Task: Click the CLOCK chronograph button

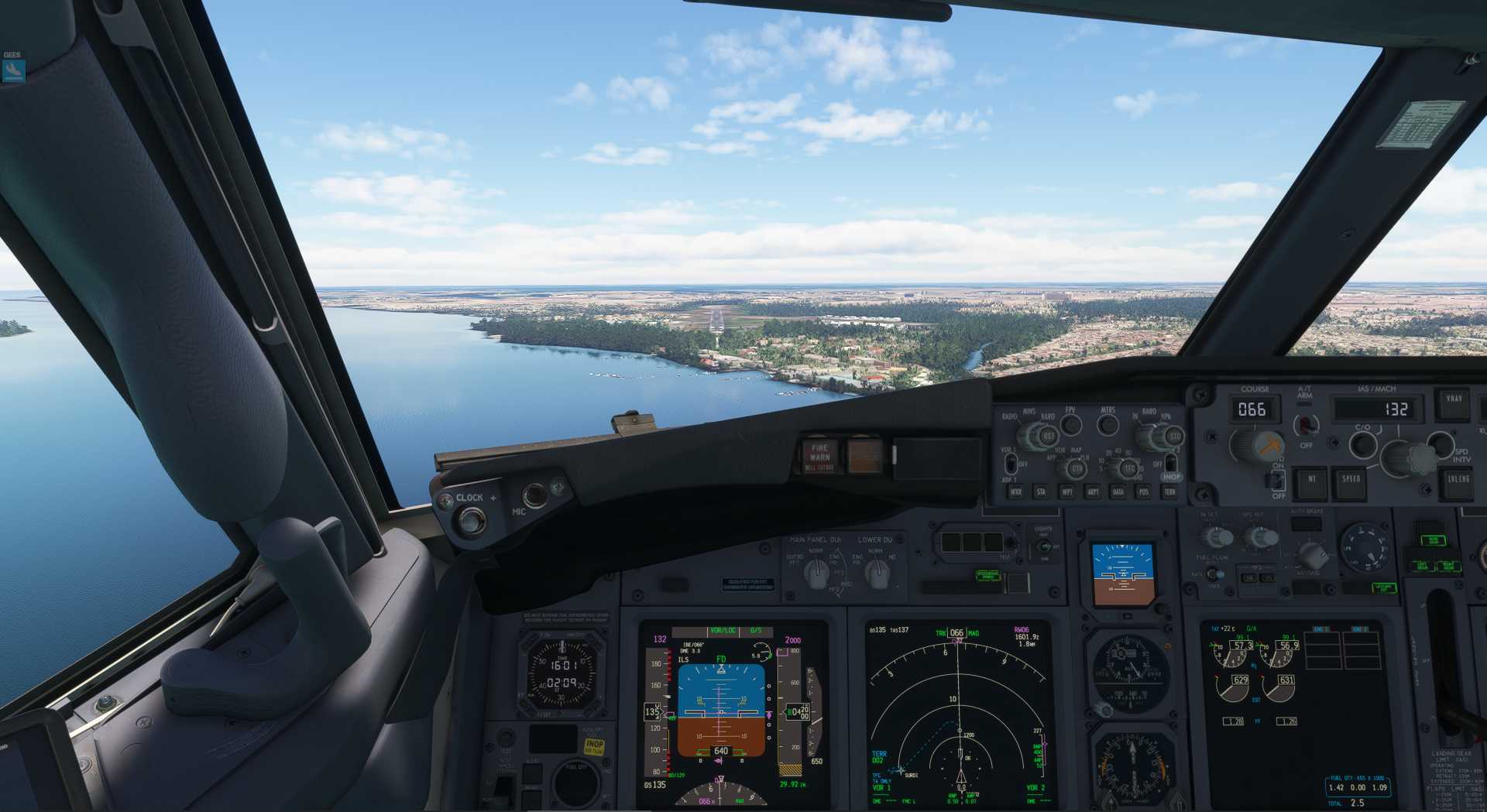Action: 469,520
